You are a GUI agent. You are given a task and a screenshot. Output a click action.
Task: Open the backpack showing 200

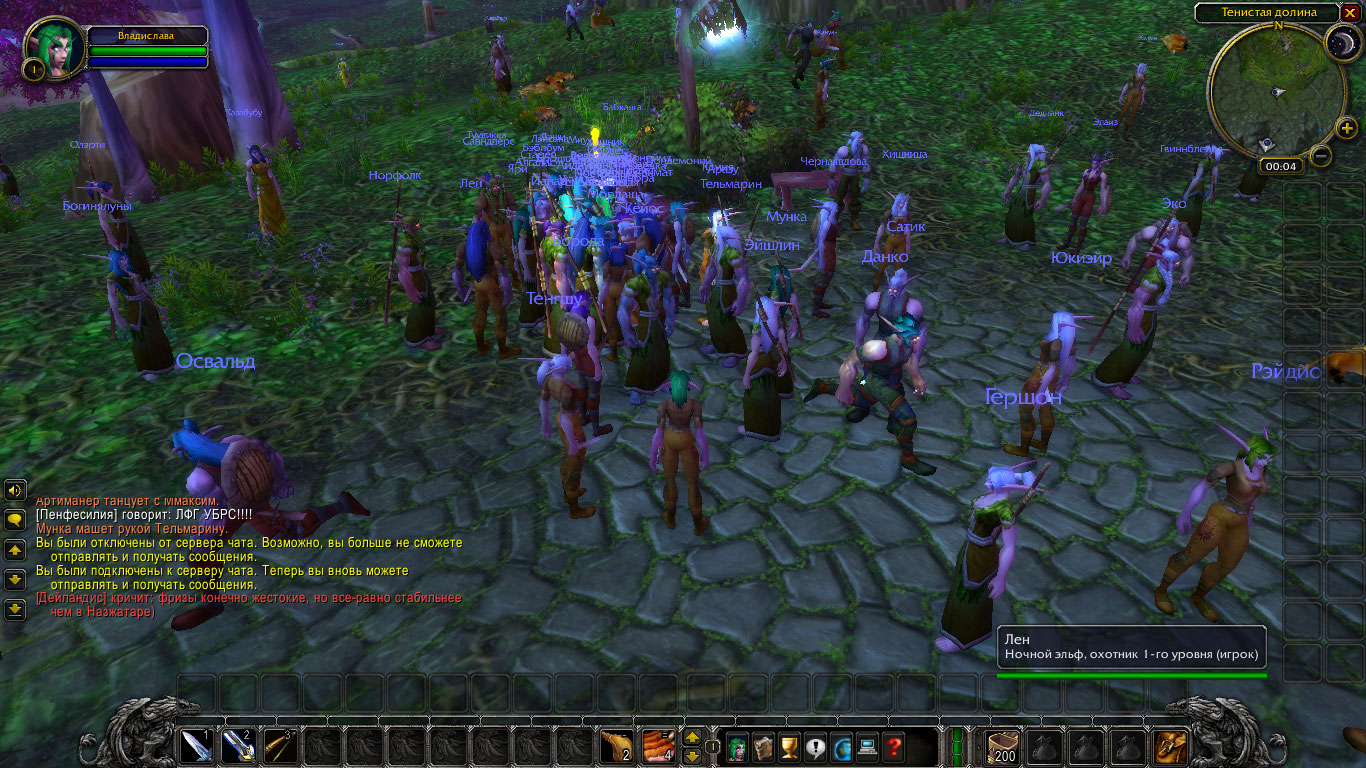coord(1001,745)
